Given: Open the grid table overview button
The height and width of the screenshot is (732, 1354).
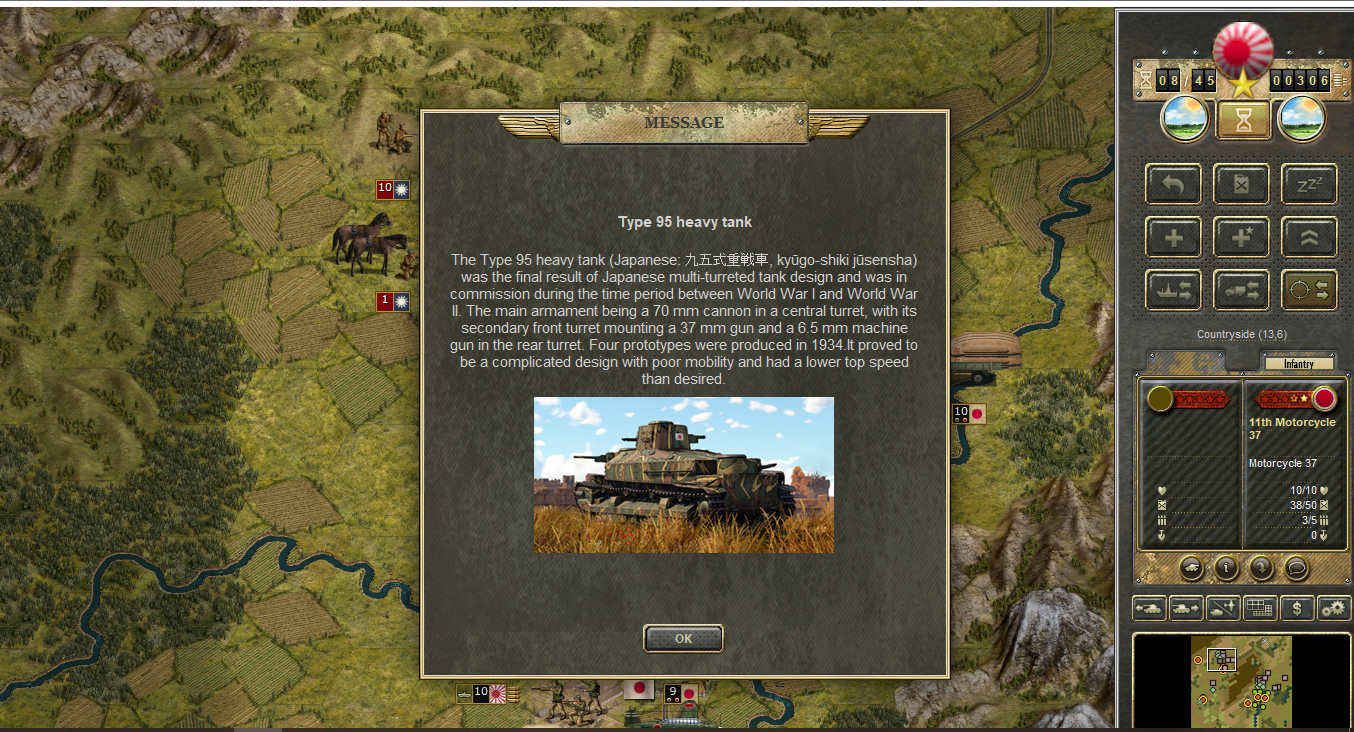Looking at the screenshot, I should tap(1259, 607).
